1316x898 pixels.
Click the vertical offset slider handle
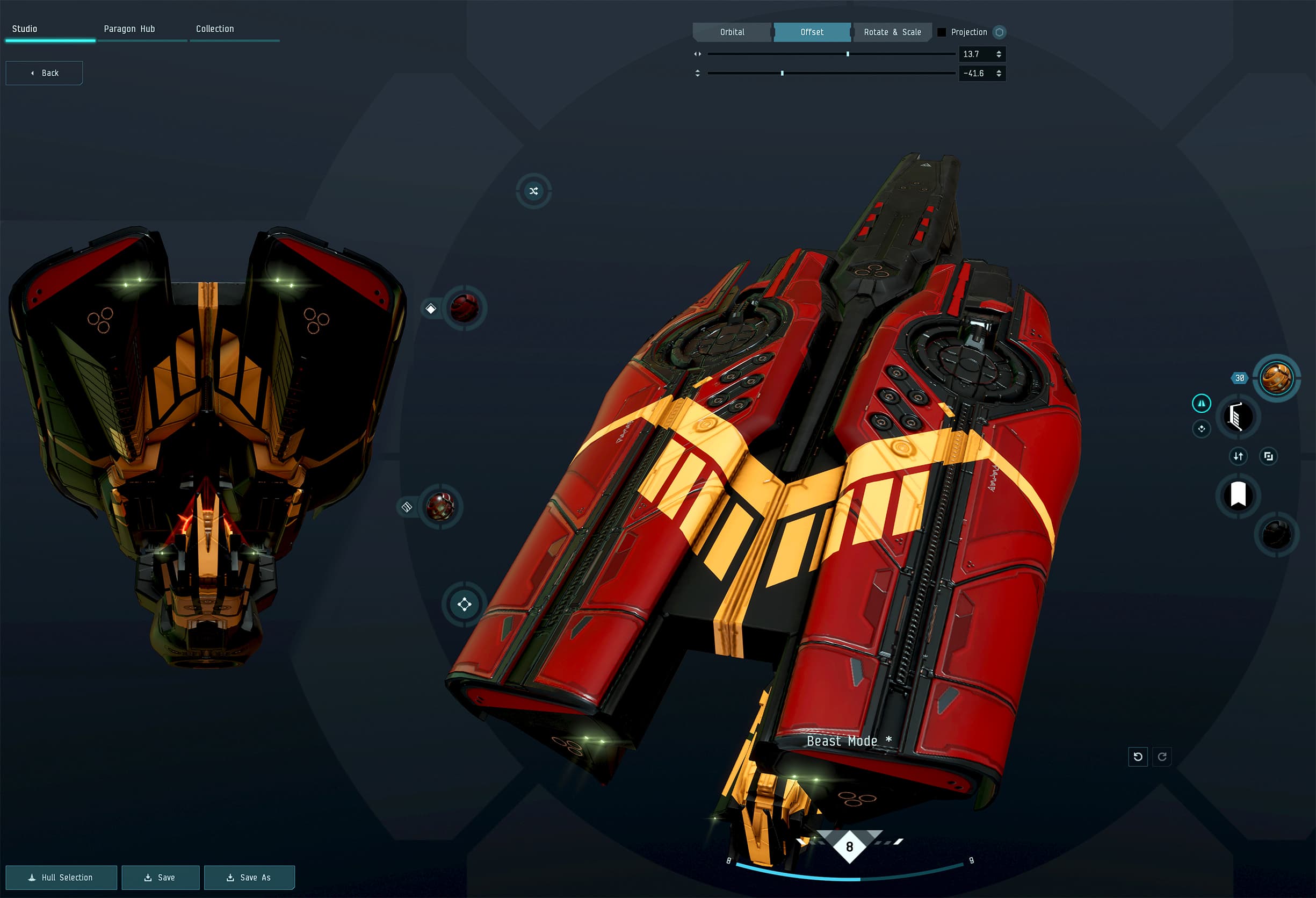(x=782, y=74)
